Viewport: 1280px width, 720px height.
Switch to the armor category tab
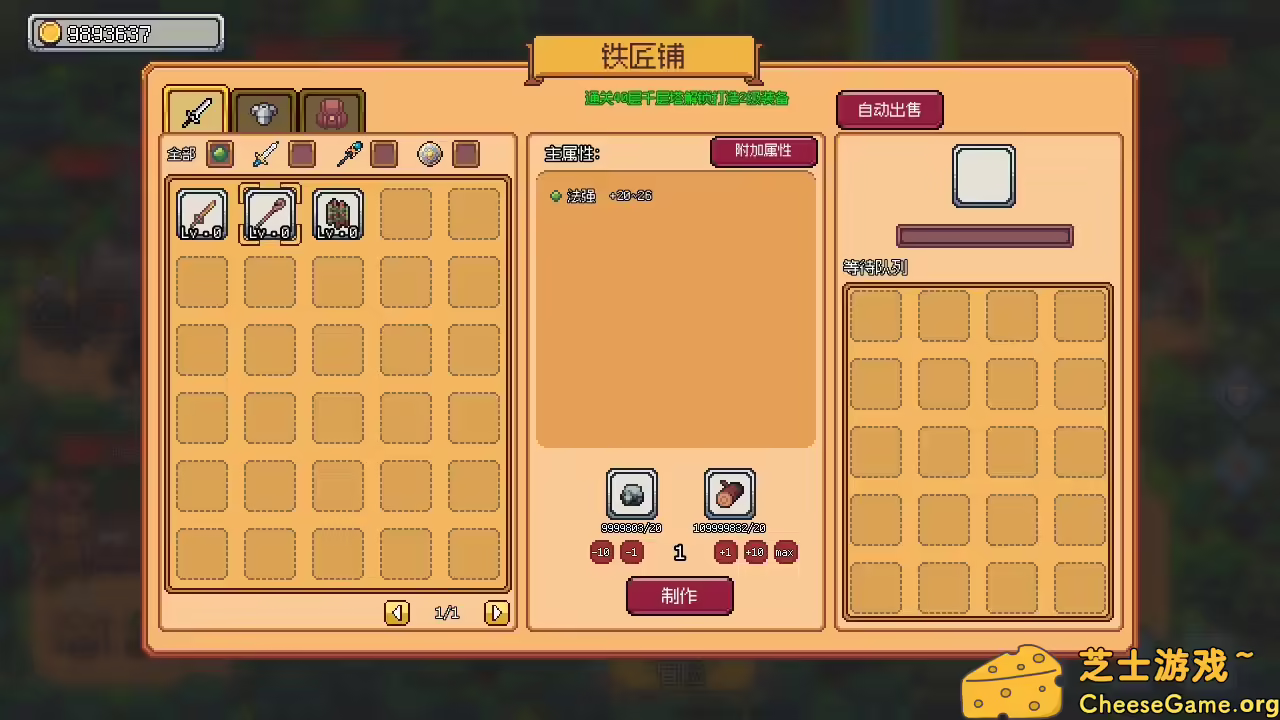tap(263, 111)
